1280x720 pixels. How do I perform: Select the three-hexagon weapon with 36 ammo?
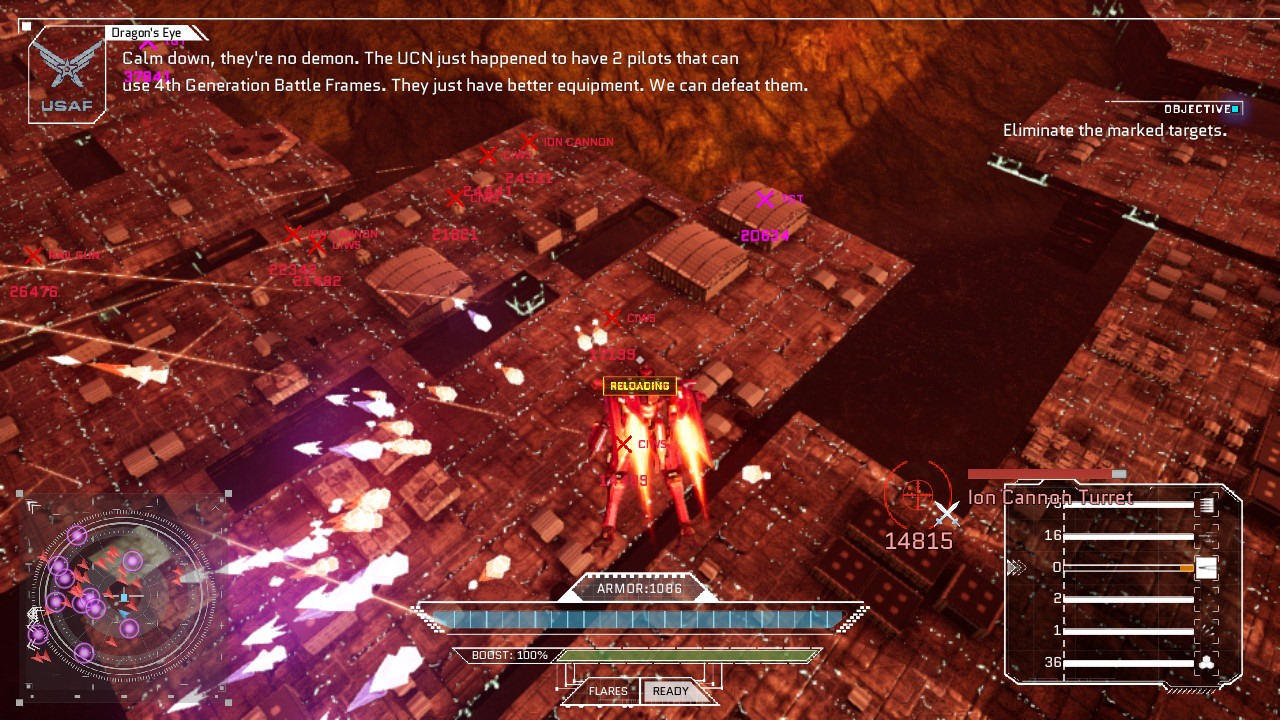pos(1206,662)
